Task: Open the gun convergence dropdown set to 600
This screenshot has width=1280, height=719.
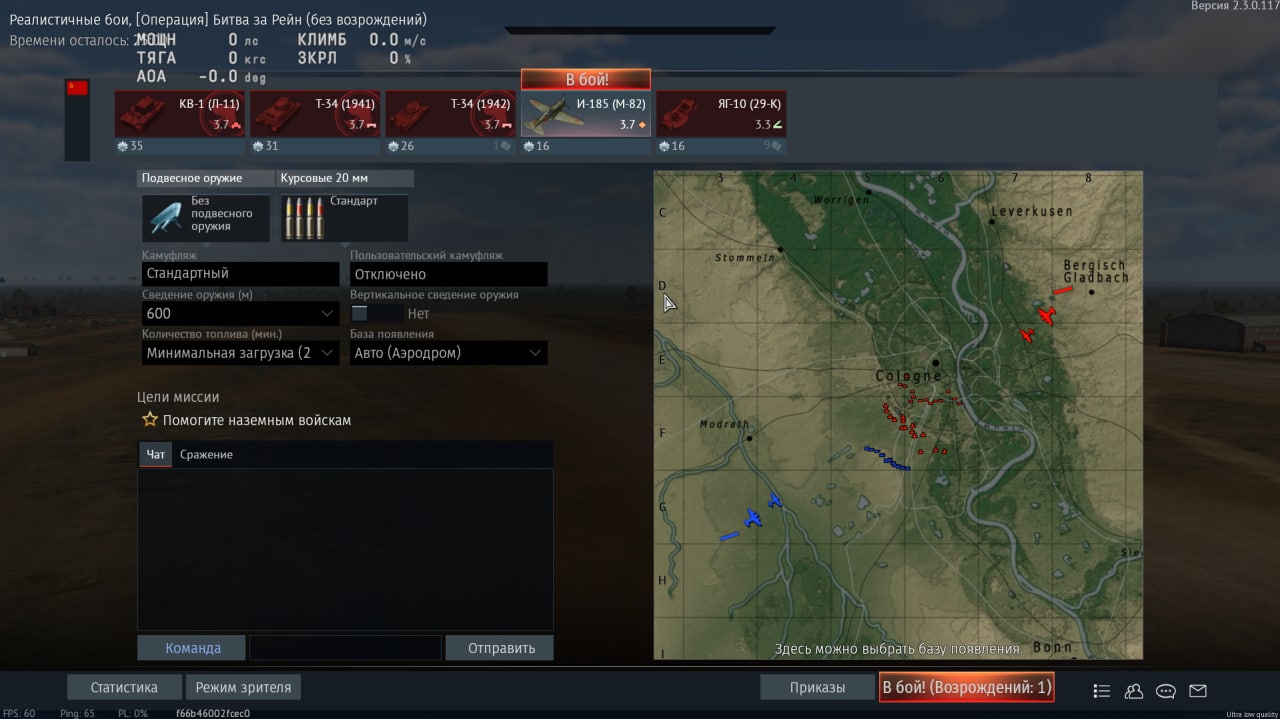Action: [241, 313]
